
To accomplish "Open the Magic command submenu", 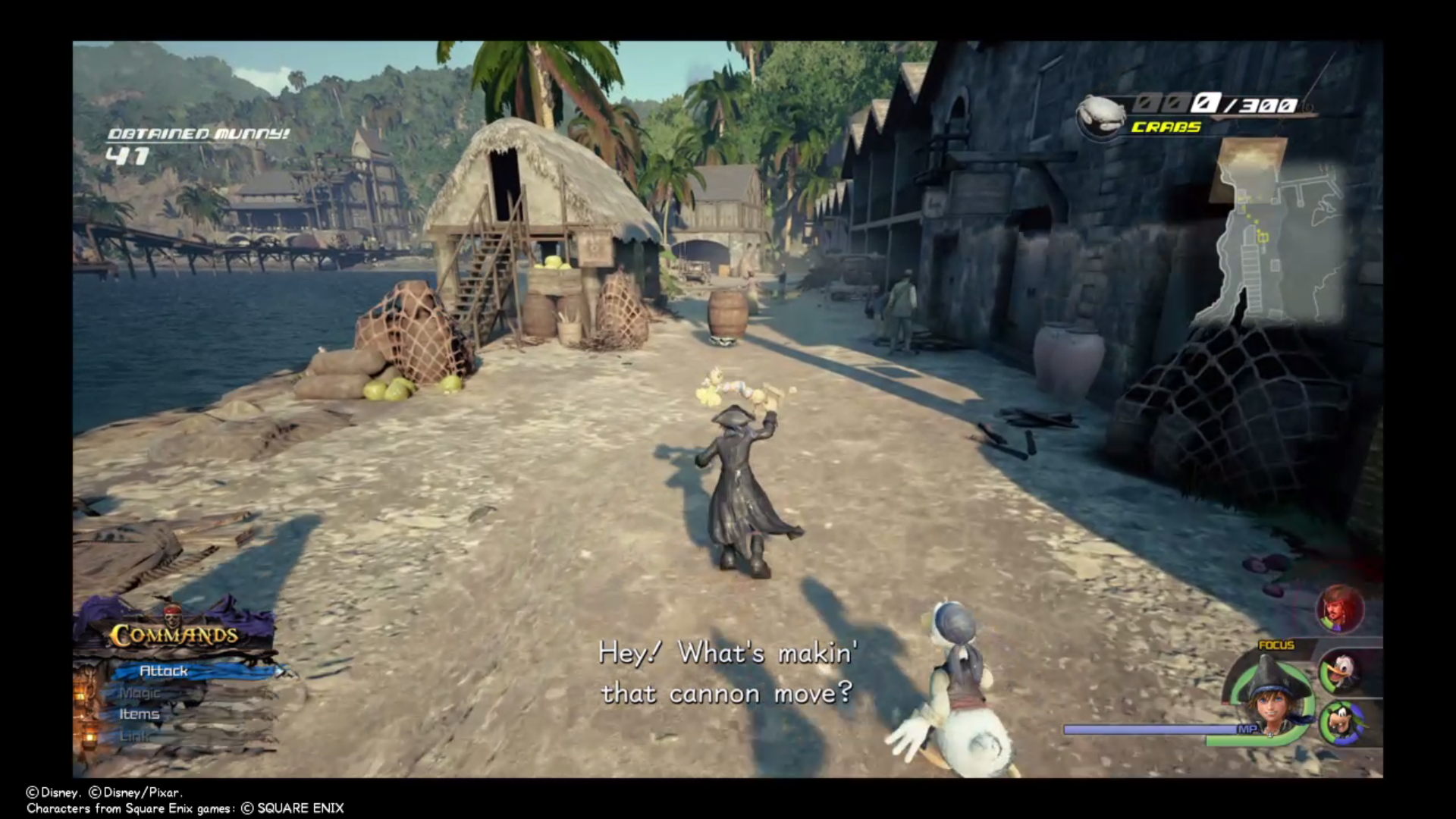I will pyautogui.click(x=140, y=692).
